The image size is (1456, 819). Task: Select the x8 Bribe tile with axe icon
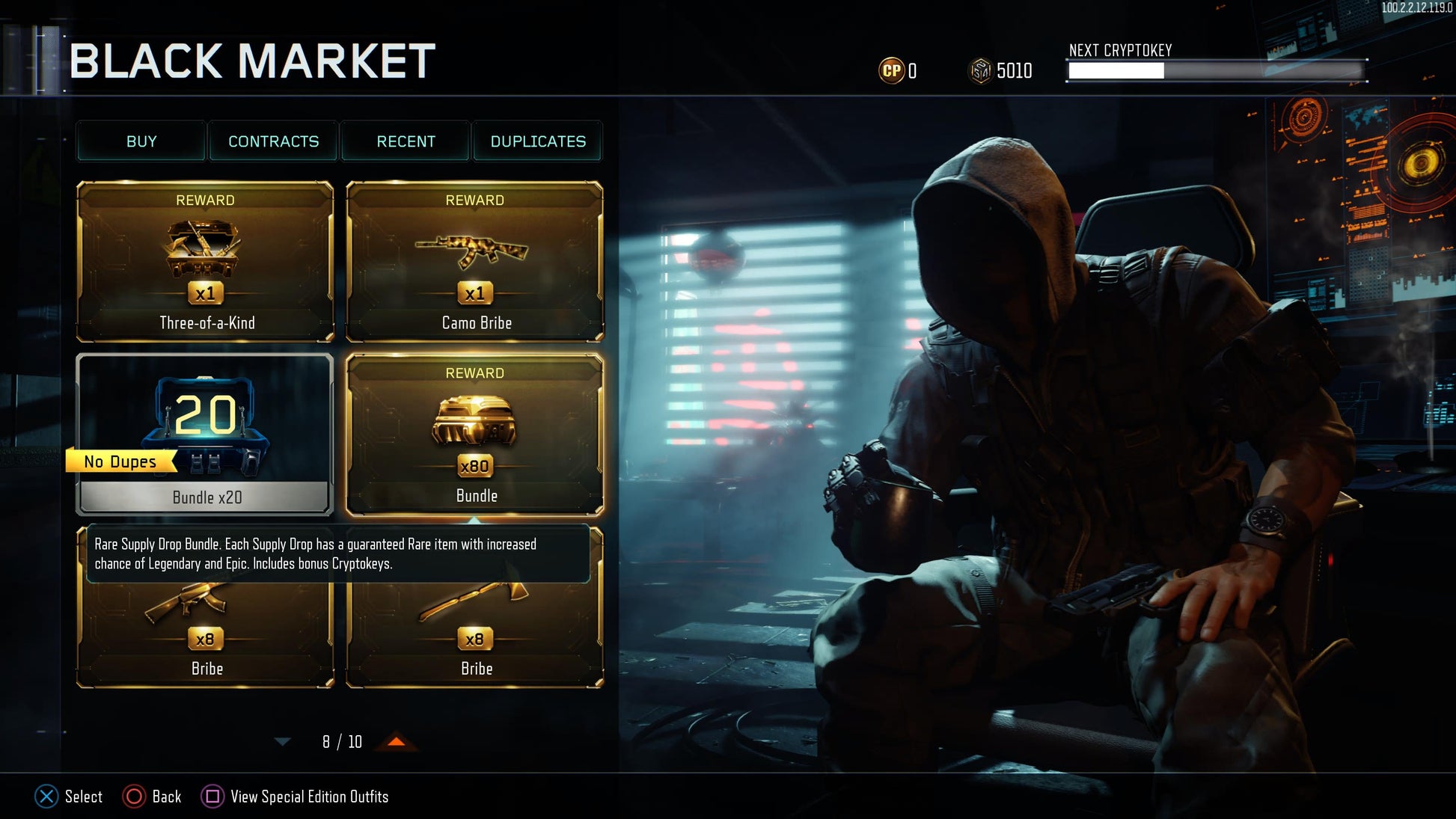(x=475, y=637)
